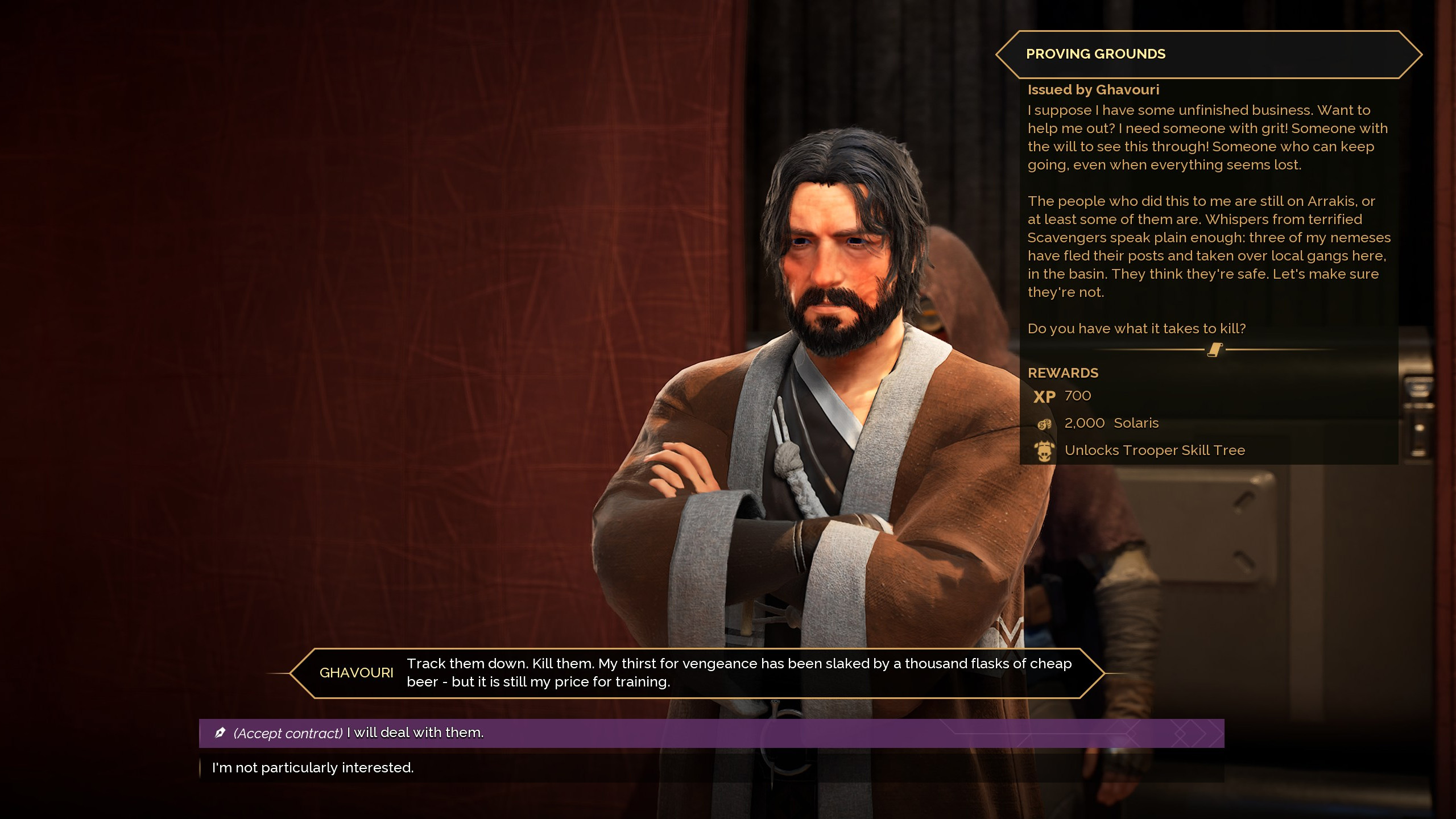
Task: Choose "I'm not particularly interested" reply
Action: coord(313,768)
